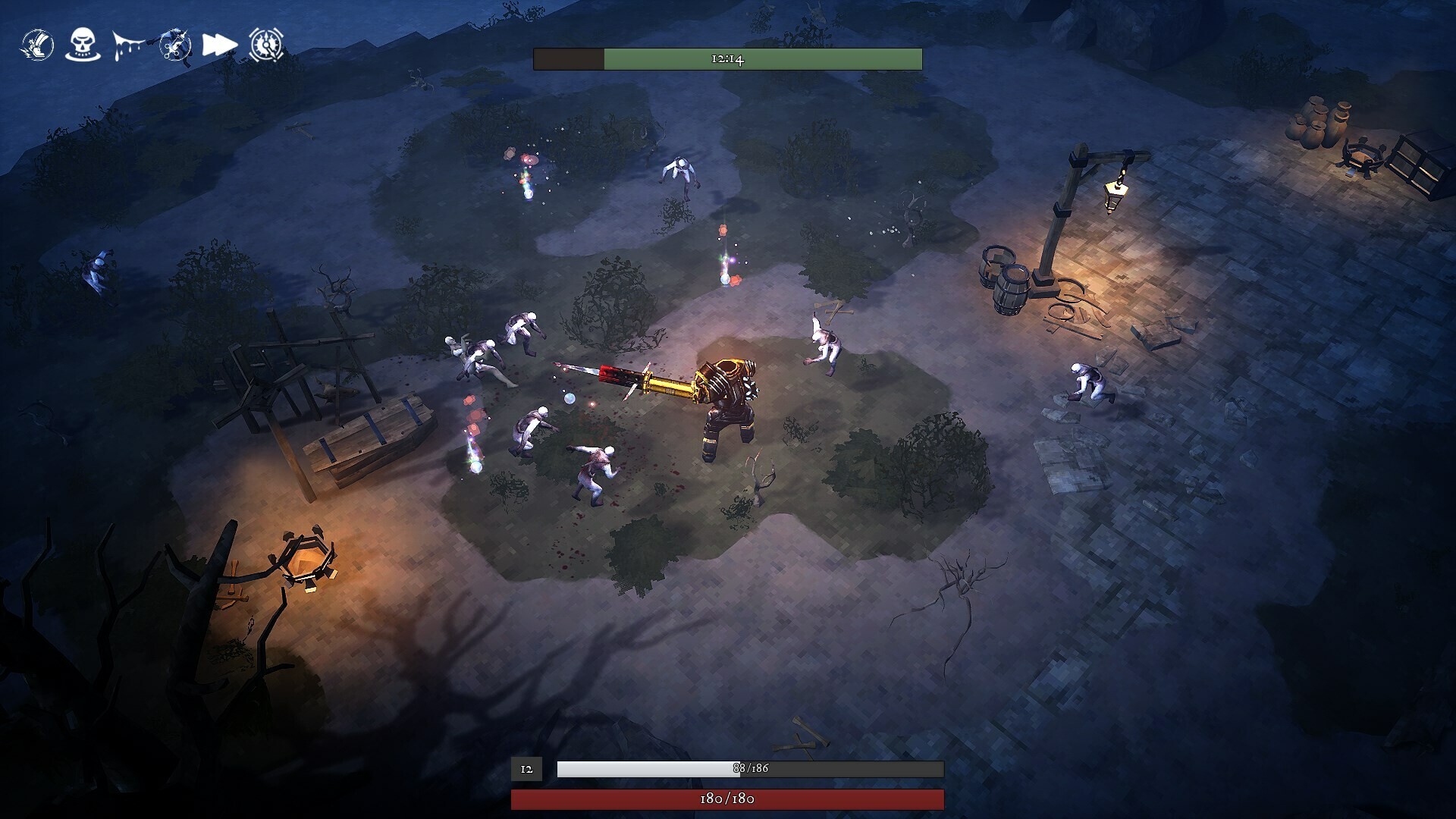Select the skull trait icon top-left
This screenshot has height=819, width=1456.
[x=82, y=44]
